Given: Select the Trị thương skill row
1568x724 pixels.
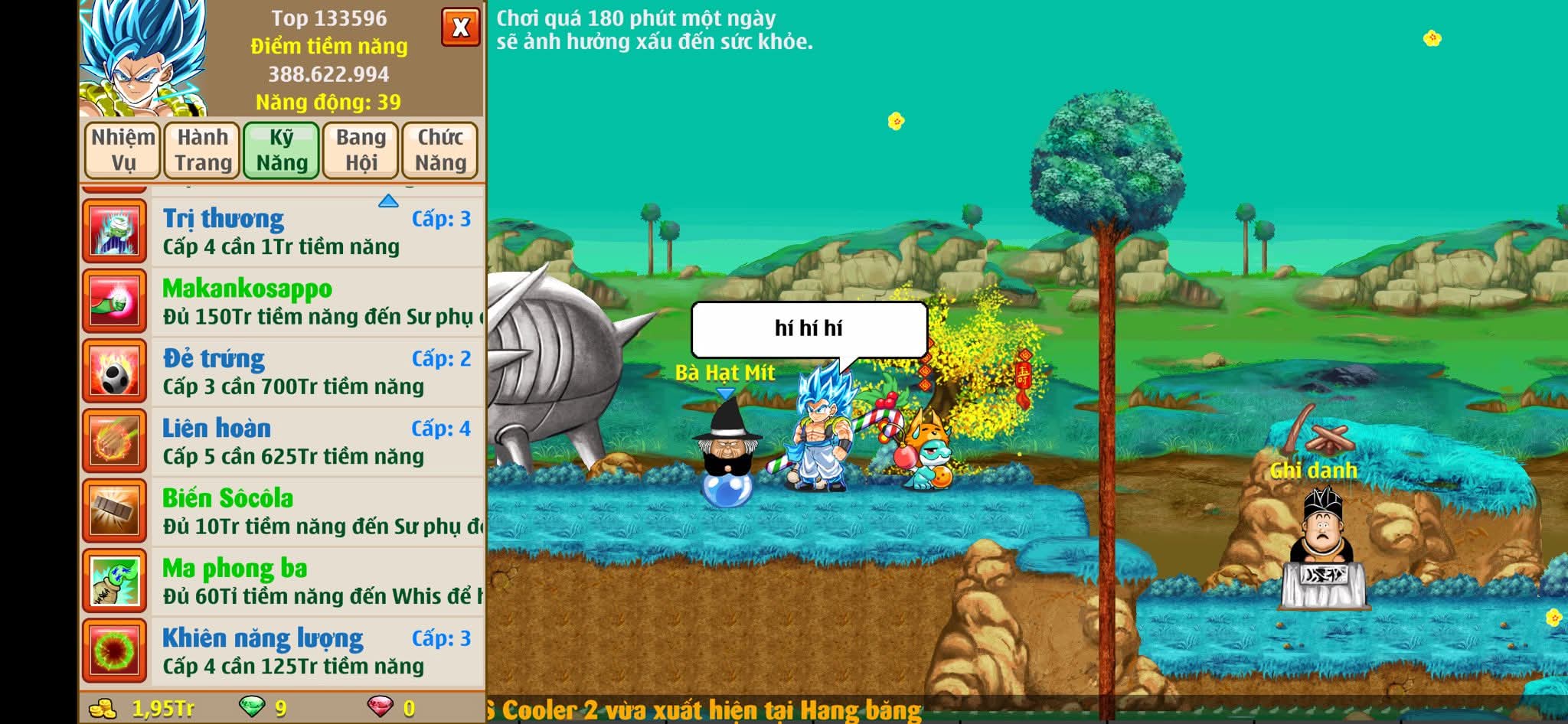Looking at the screenshot, I should click(318, 232).
